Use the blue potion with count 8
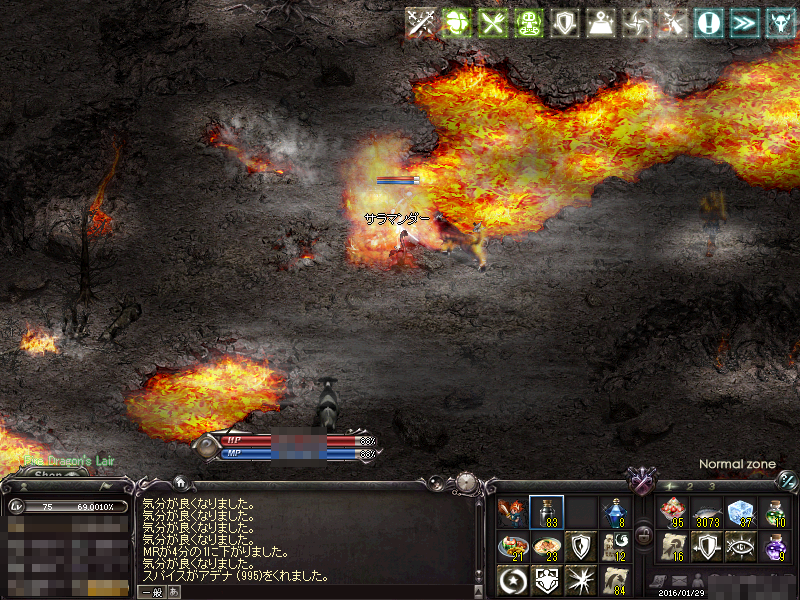This screenshot has width=800, height=600. click(x=614, y=513)
